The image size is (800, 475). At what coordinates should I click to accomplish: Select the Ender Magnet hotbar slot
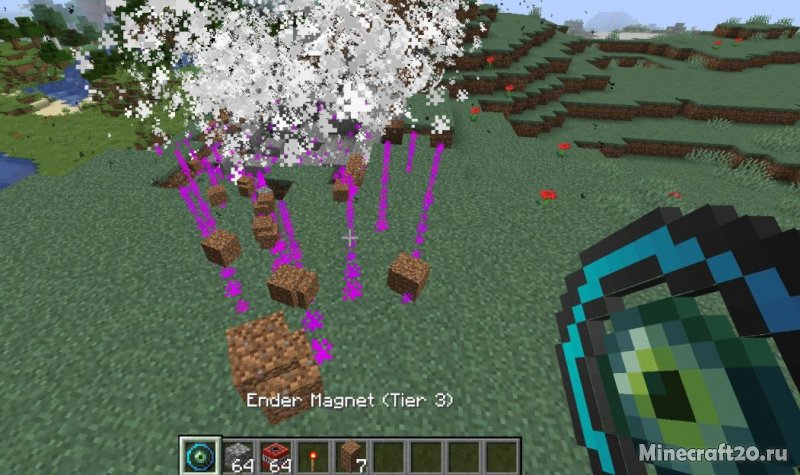[198, 455]
